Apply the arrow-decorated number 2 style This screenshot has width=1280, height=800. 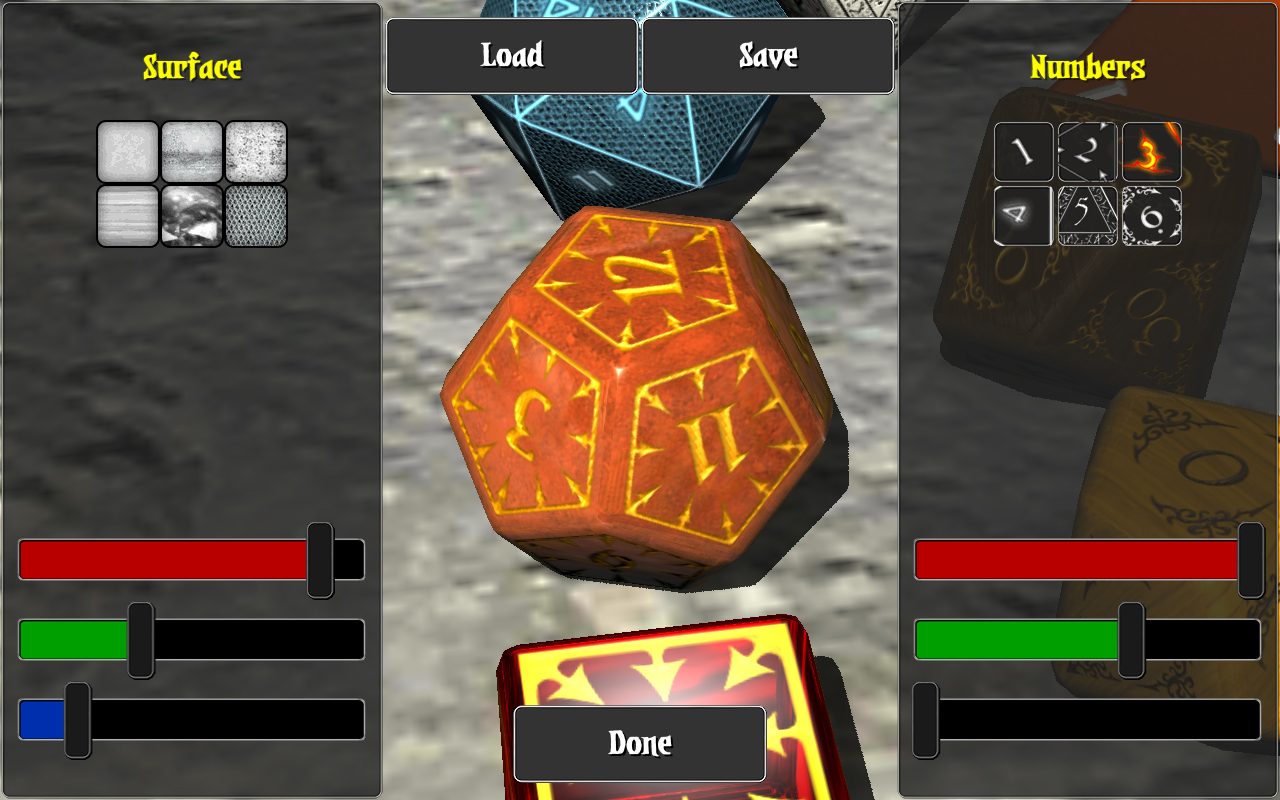coord(1086,151)
